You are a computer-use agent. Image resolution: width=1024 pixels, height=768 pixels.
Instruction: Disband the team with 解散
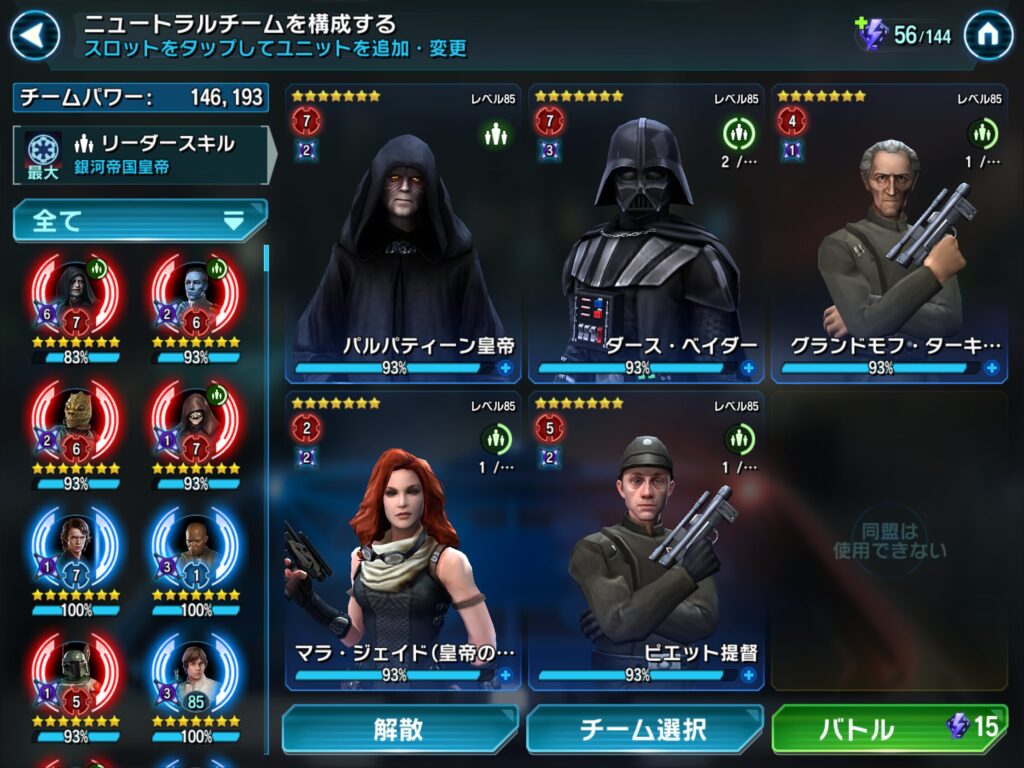399,729
